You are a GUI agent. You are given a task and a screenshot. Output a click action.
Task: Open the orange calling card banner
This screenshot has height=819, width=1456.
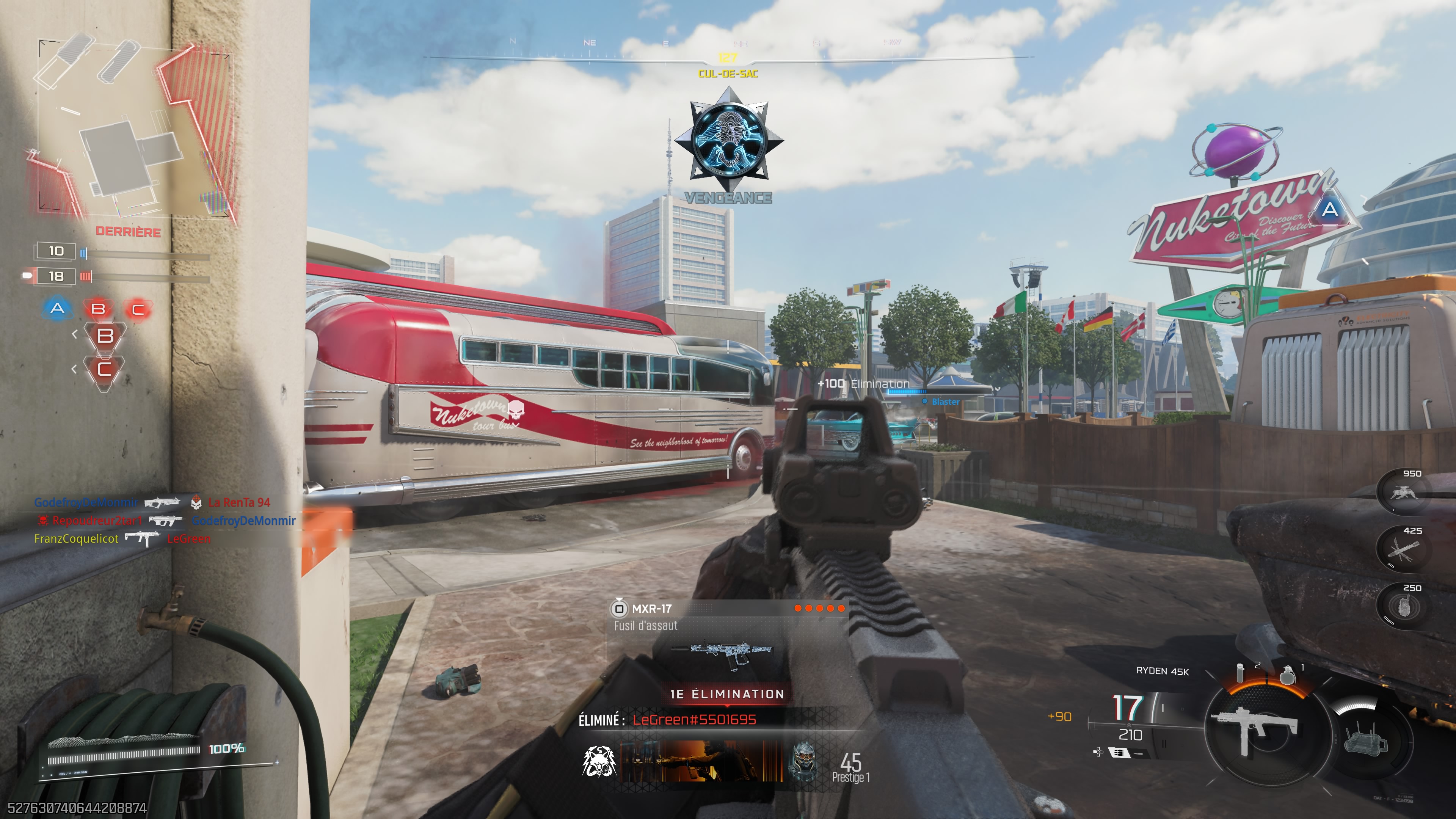point(701,761)
